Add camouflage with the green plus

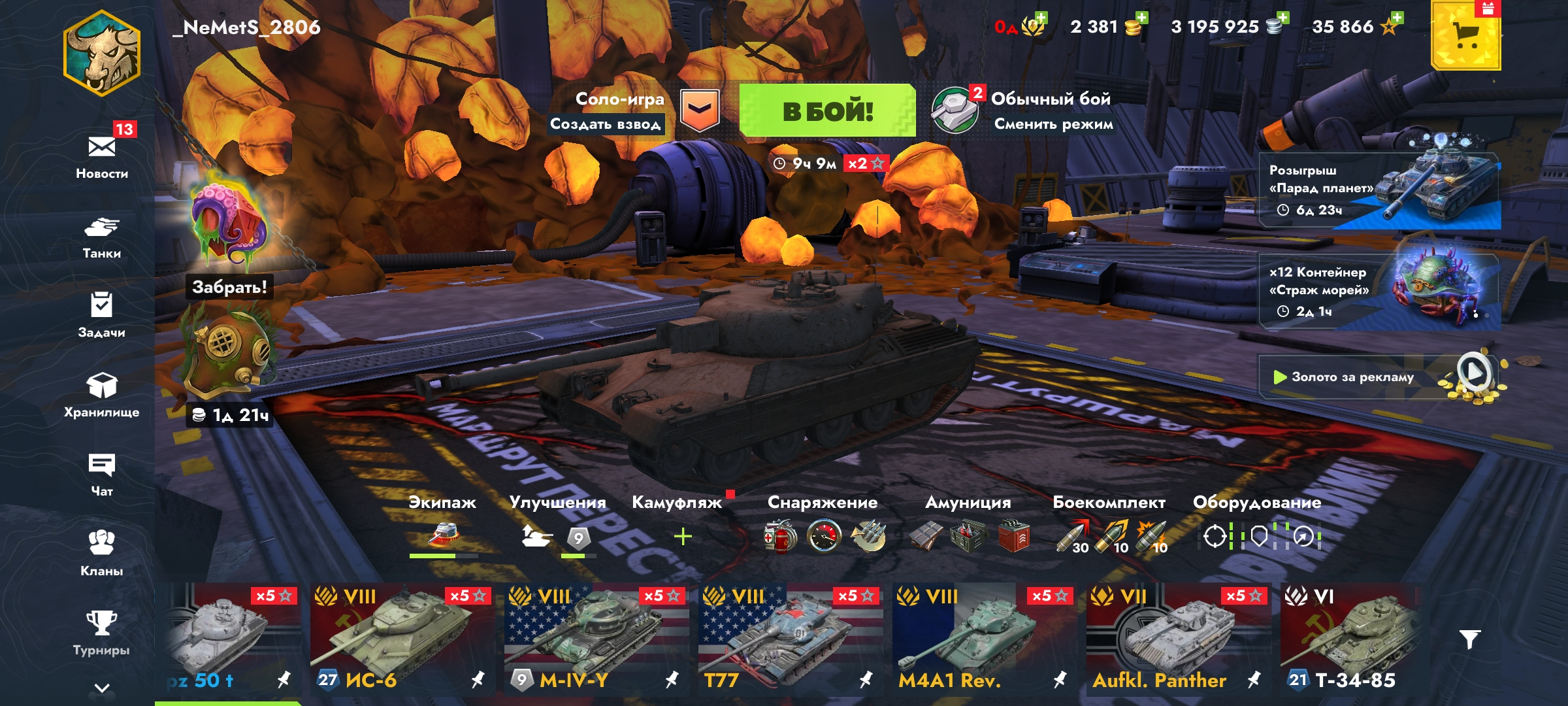point(683,537)
